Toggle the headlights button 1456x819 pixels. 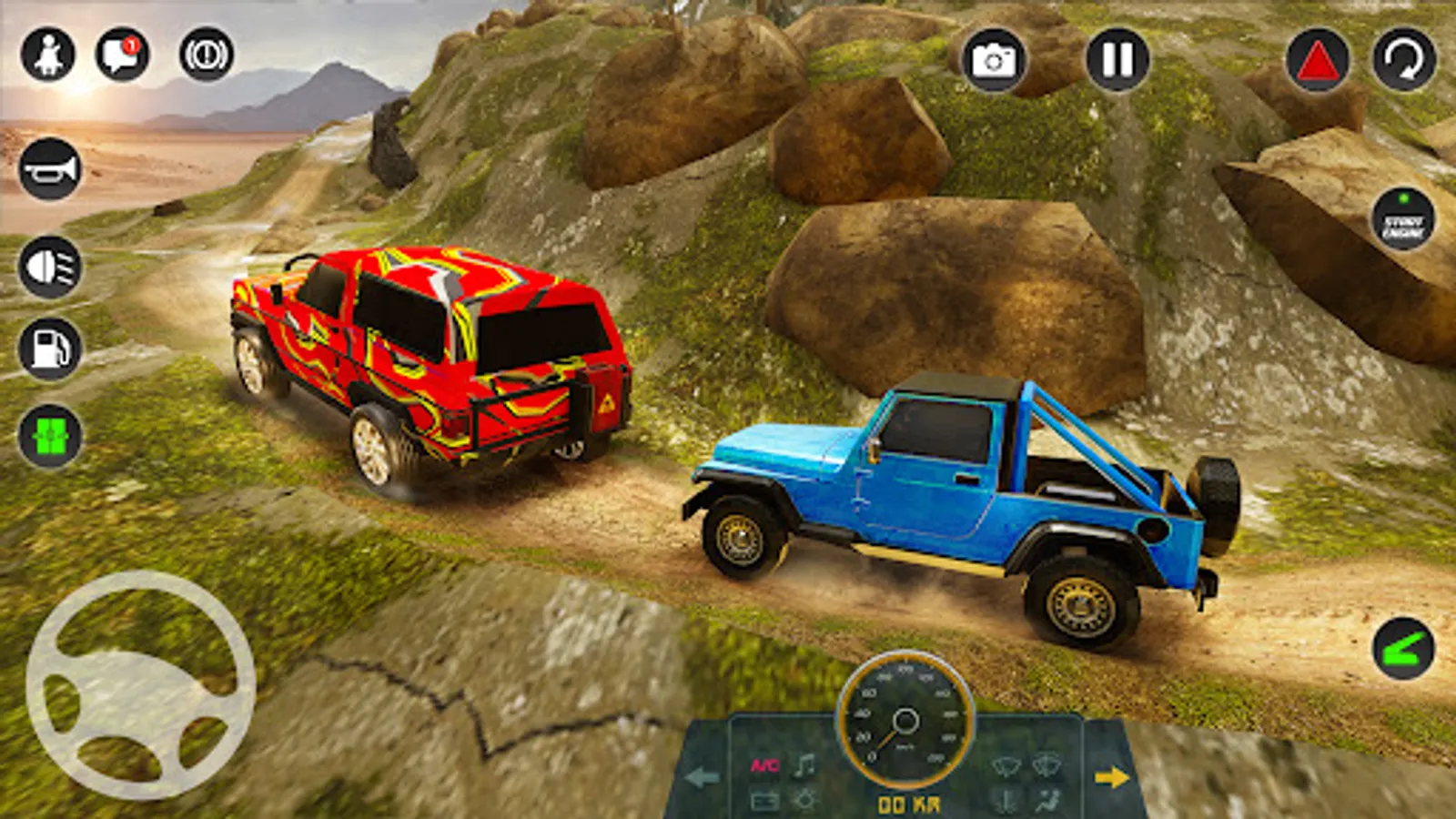tap(50, 267)
